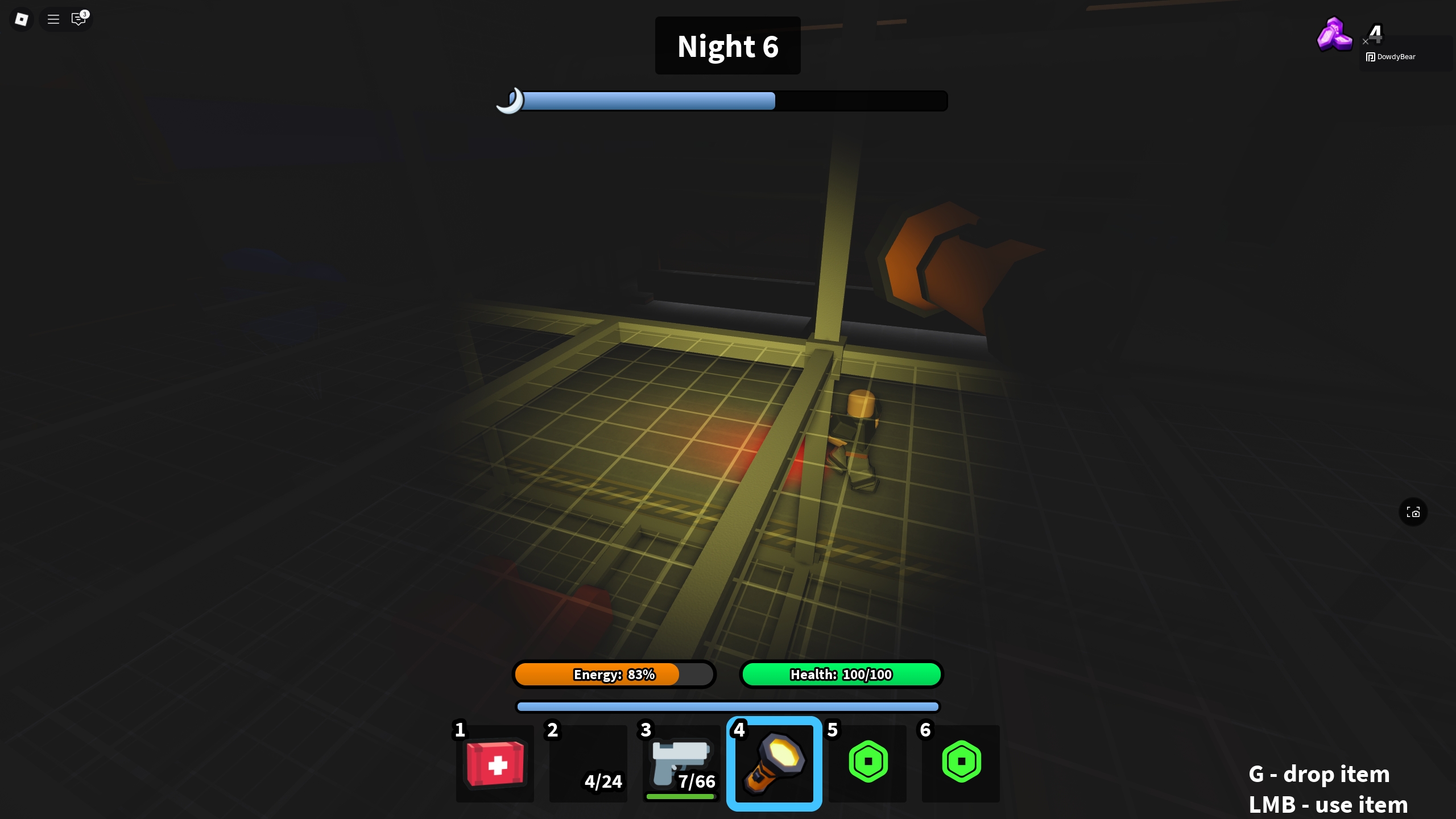Click the chat notification badge showing 3
The height and width of the screenshot is (819, 1456).
84,13
